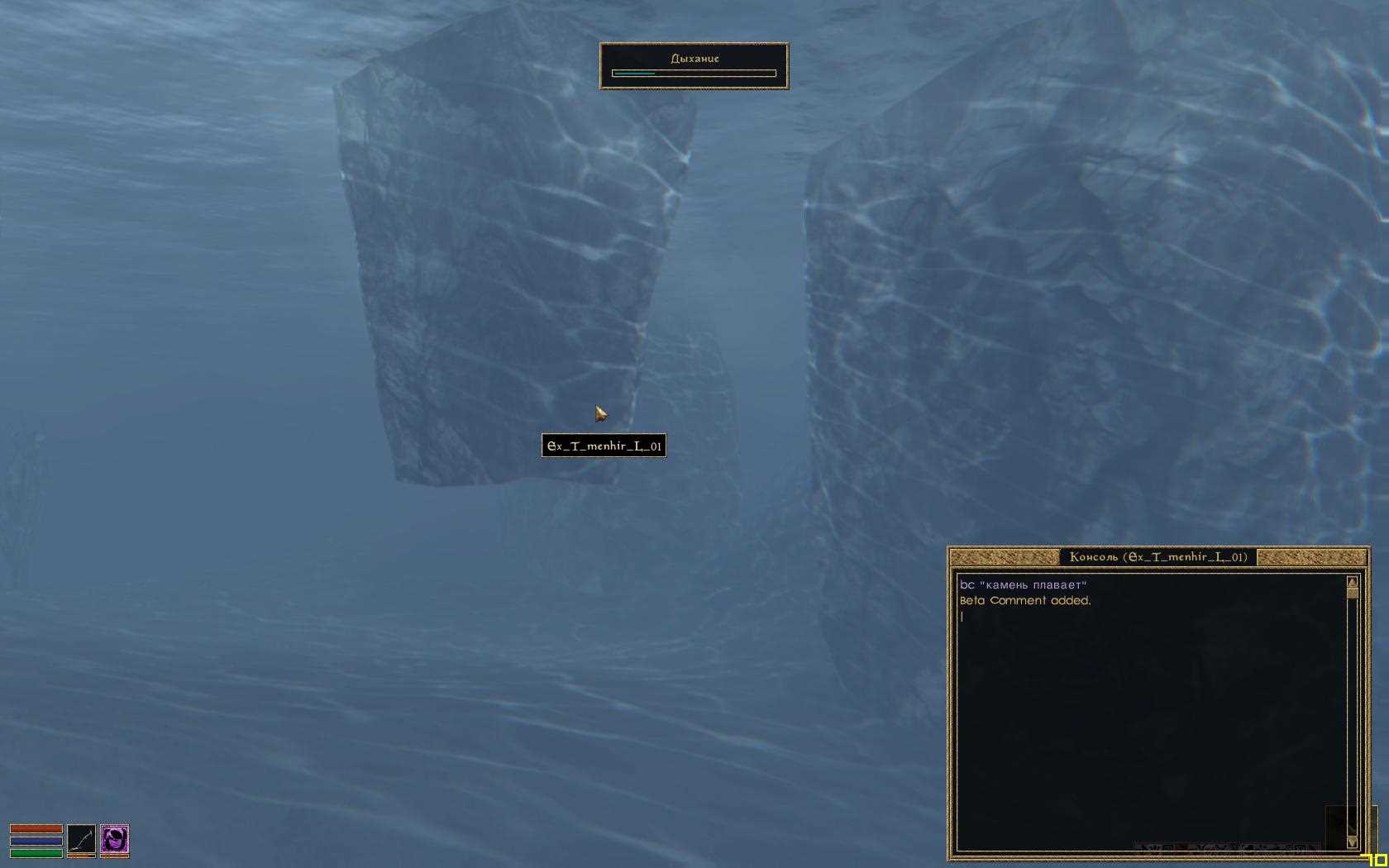Click the console scrollbar up arrow
This screenshot has height=868, width=1389.
point(1353,582)
